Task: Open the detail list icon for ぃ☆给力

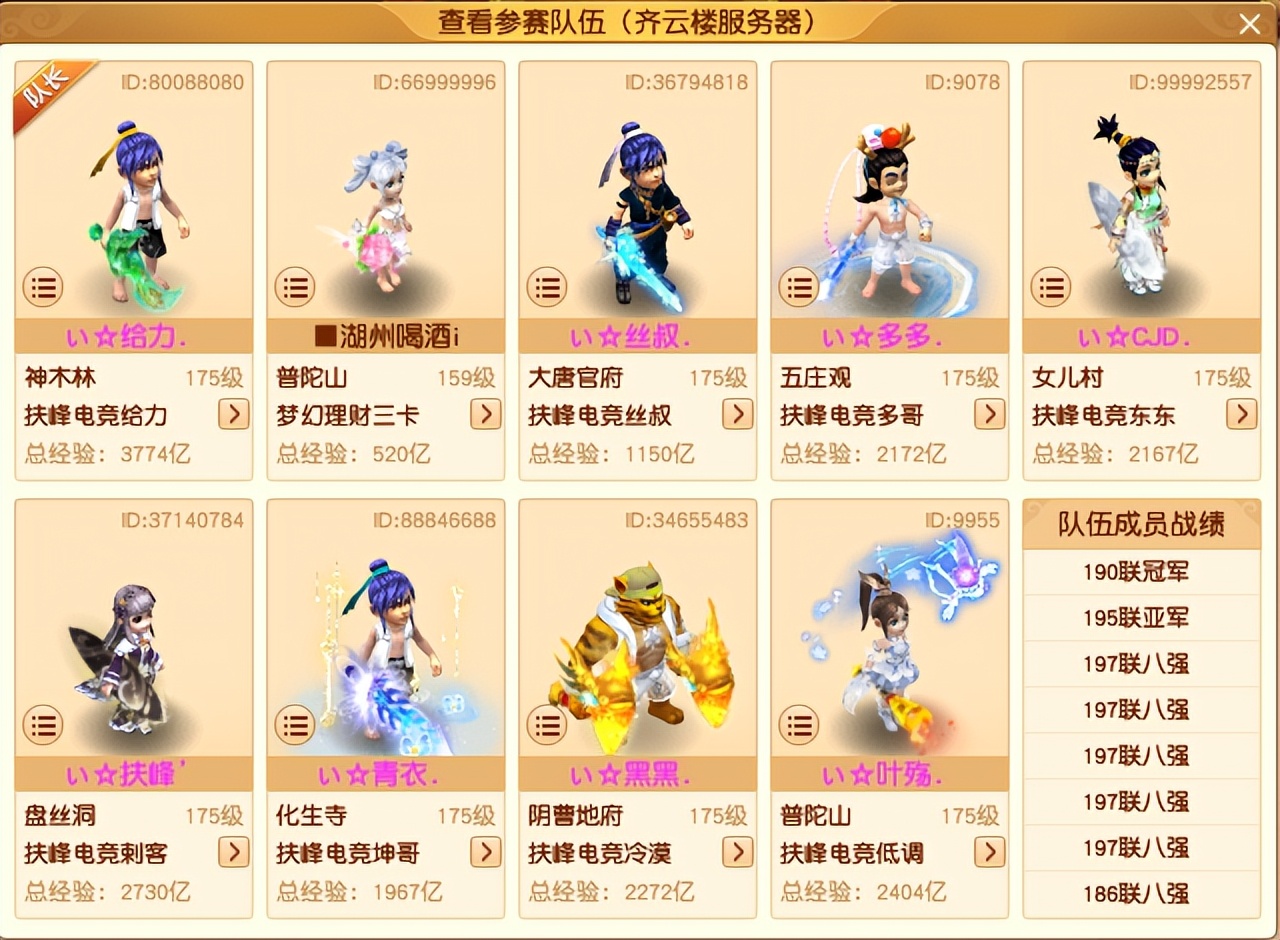Action: (x=43, y=287)
